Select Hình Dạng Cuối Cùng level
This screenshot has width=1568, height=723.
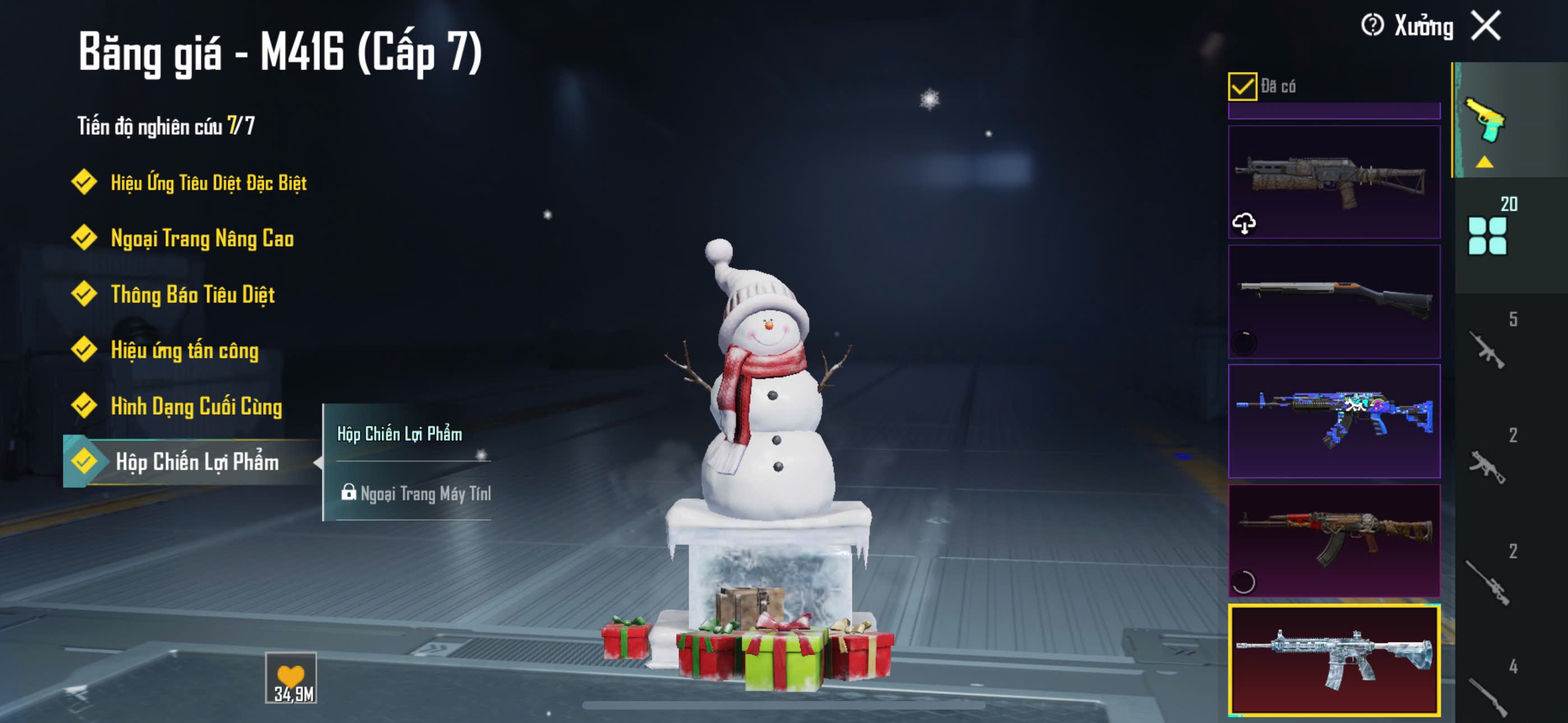coord(196,406)
